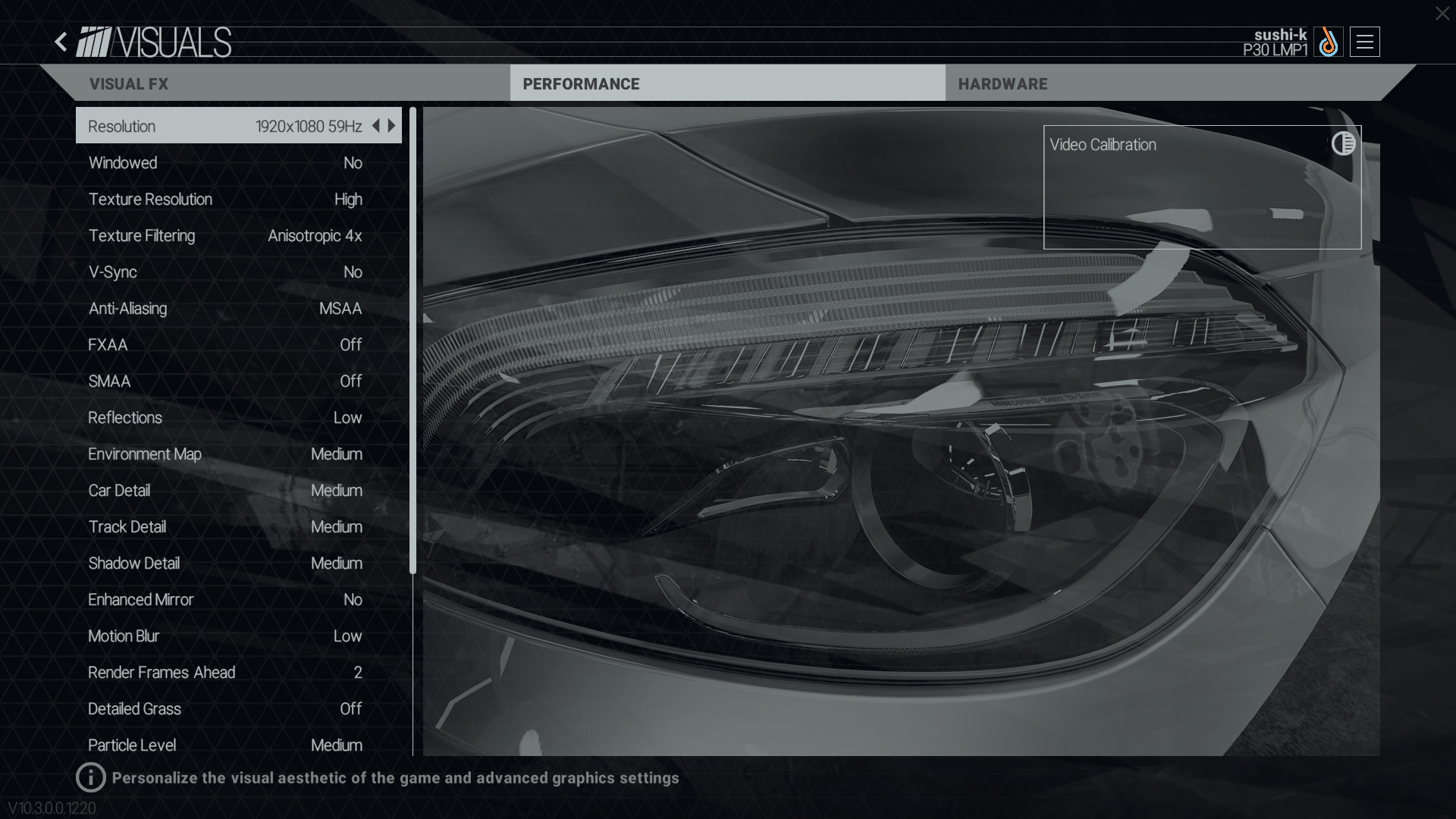This screenshot has width=1456, height=819.
Task: Choose the Reflections setting
Action: point(225,418)
